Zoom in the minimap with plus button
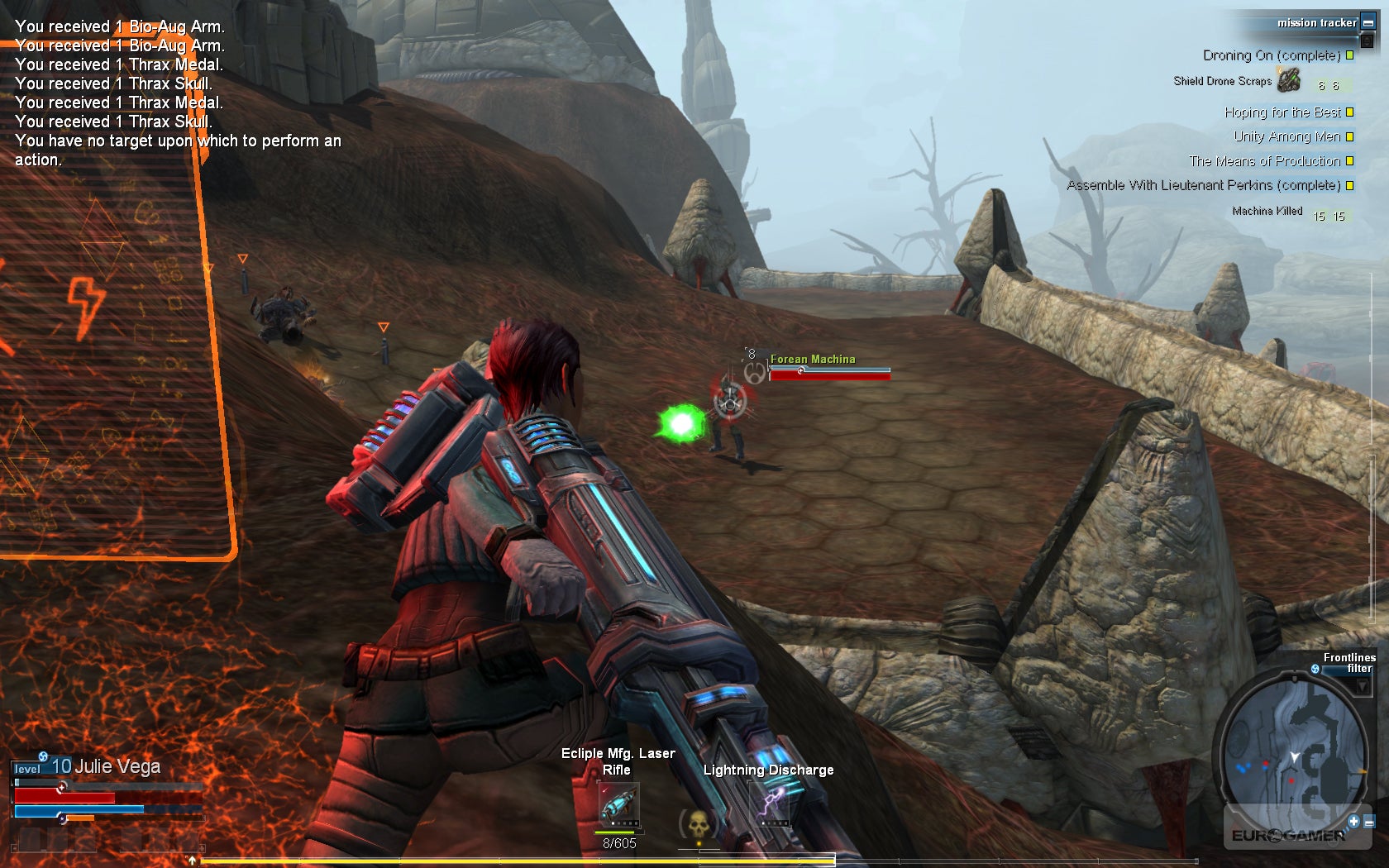 (1353, 821)
